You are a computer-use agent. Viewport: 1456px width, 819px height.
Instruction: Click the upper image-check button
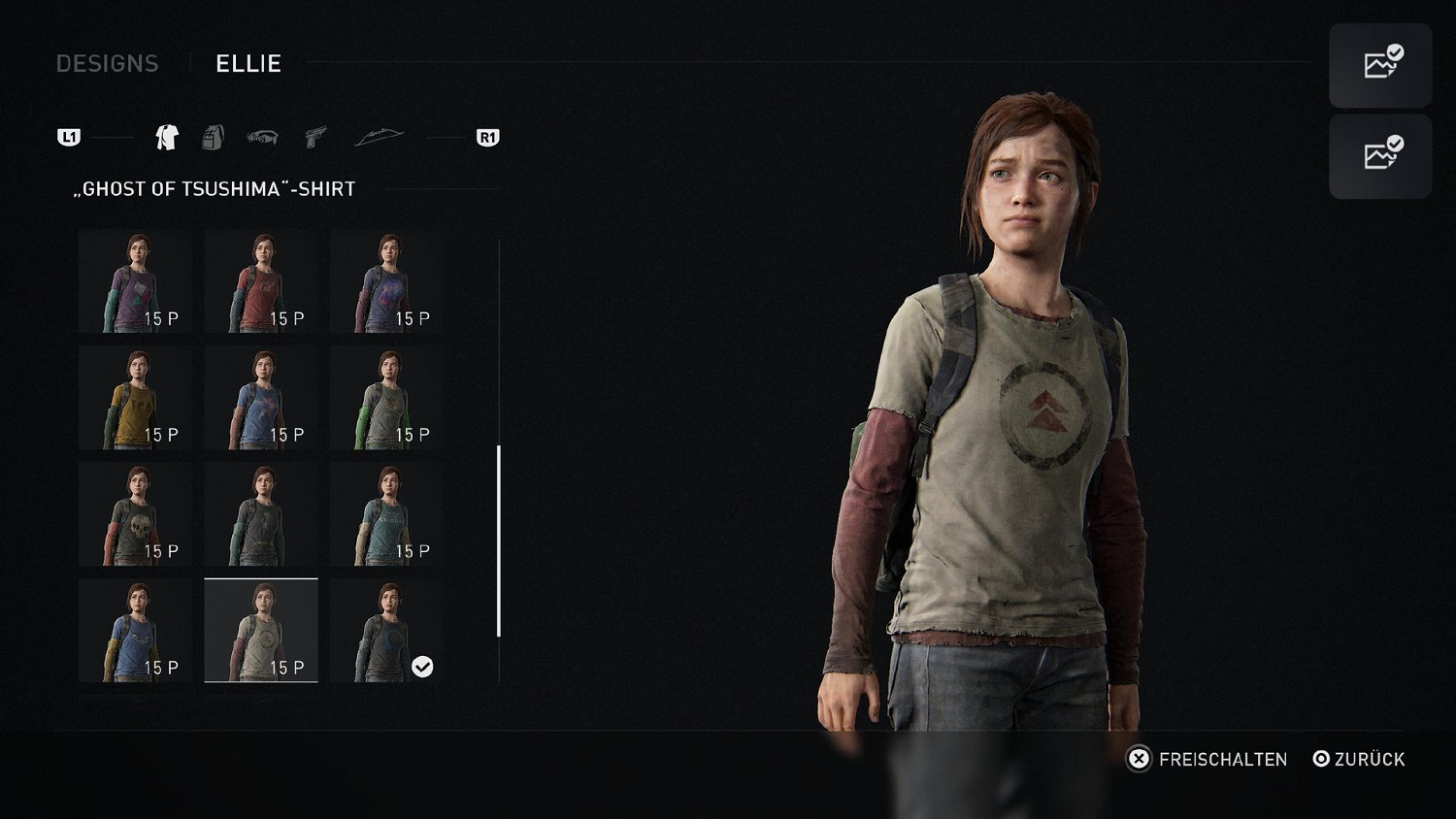pyautogui.click(x=1380, y=65)
